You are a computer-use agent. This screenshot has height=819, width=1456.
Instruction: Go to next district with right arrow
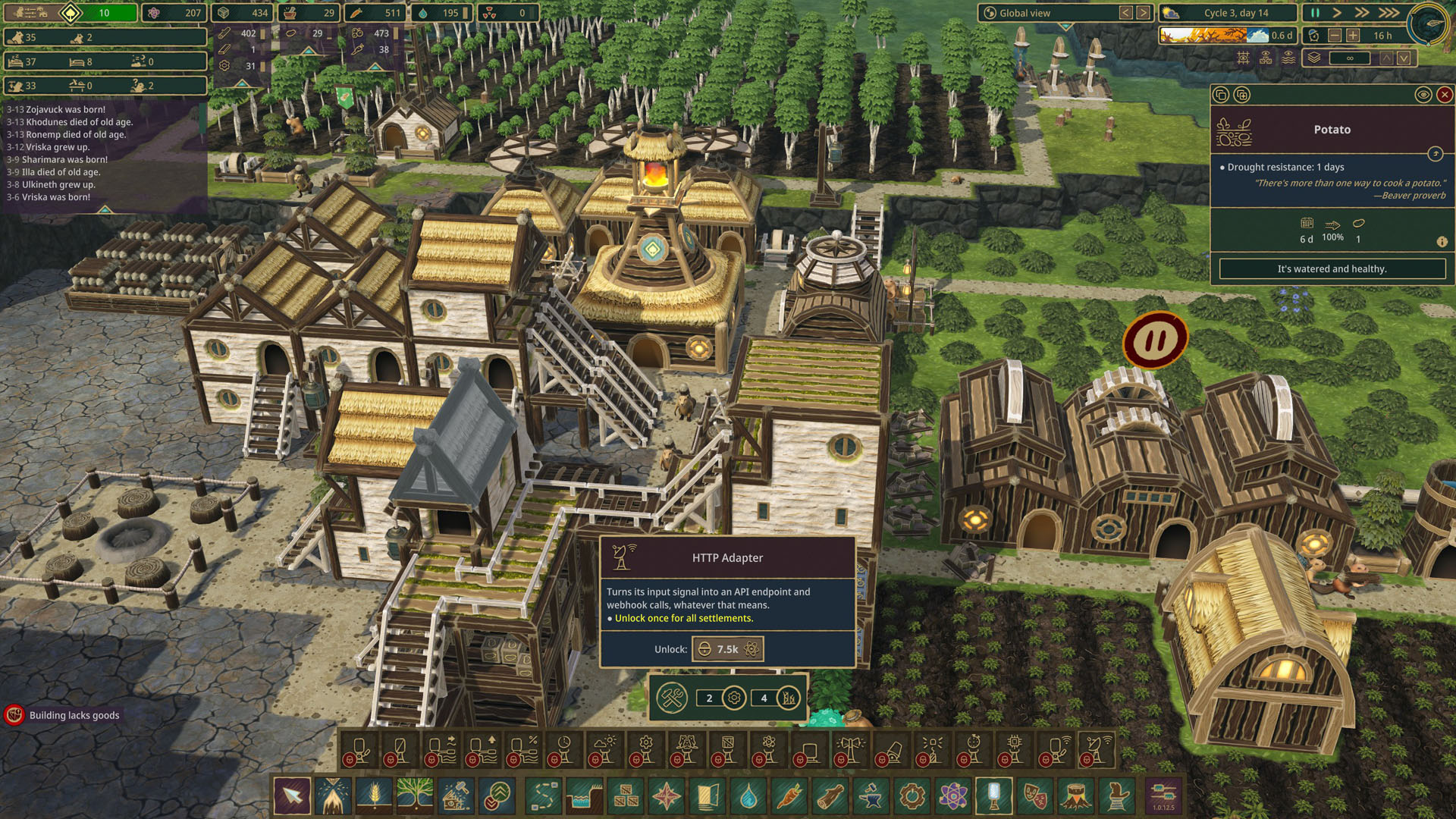tap(1143, 13)
